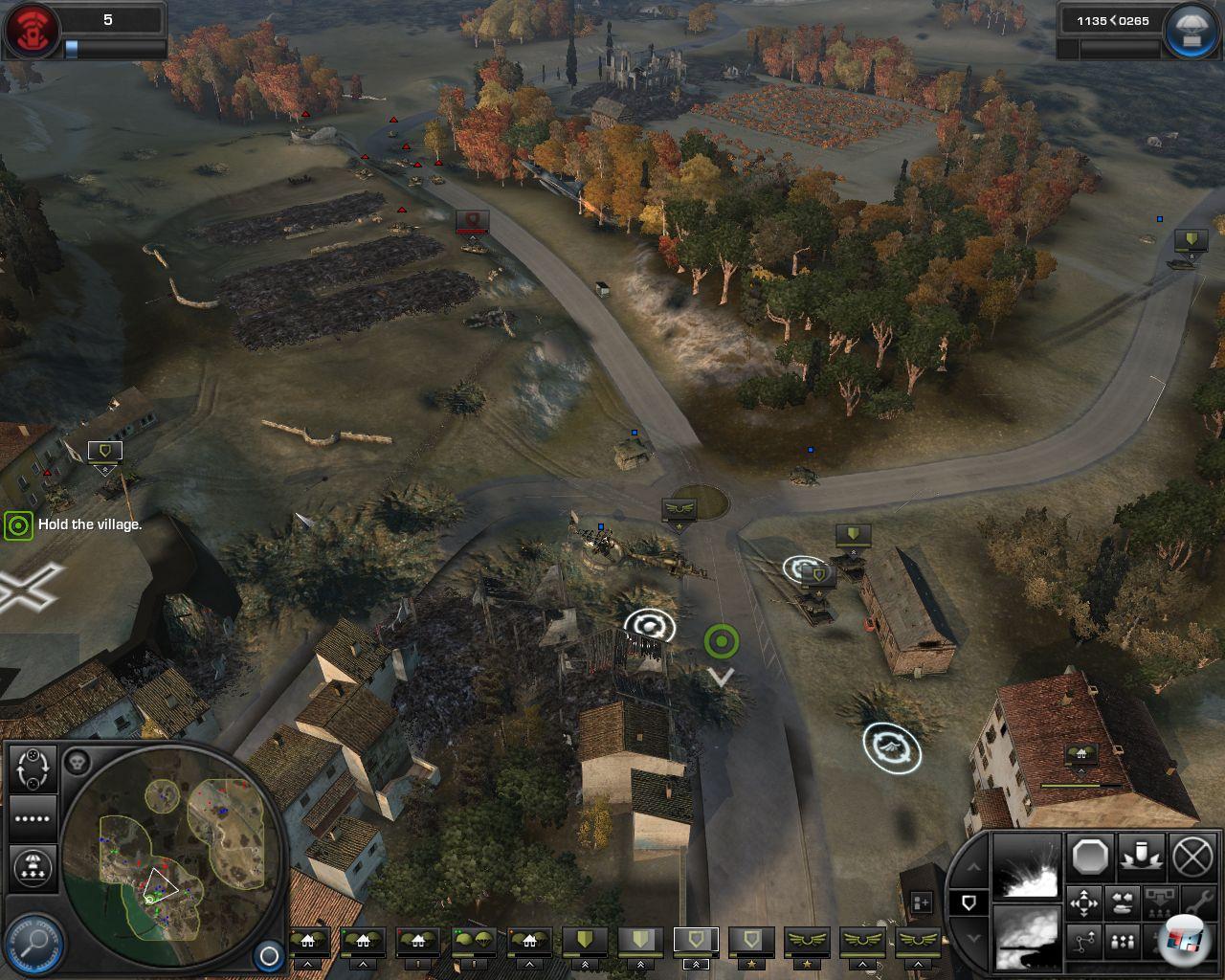Toggle the skull icon above the minimap
The width and height of the screenshot is (1225, 980).
[x=78, y=763]
